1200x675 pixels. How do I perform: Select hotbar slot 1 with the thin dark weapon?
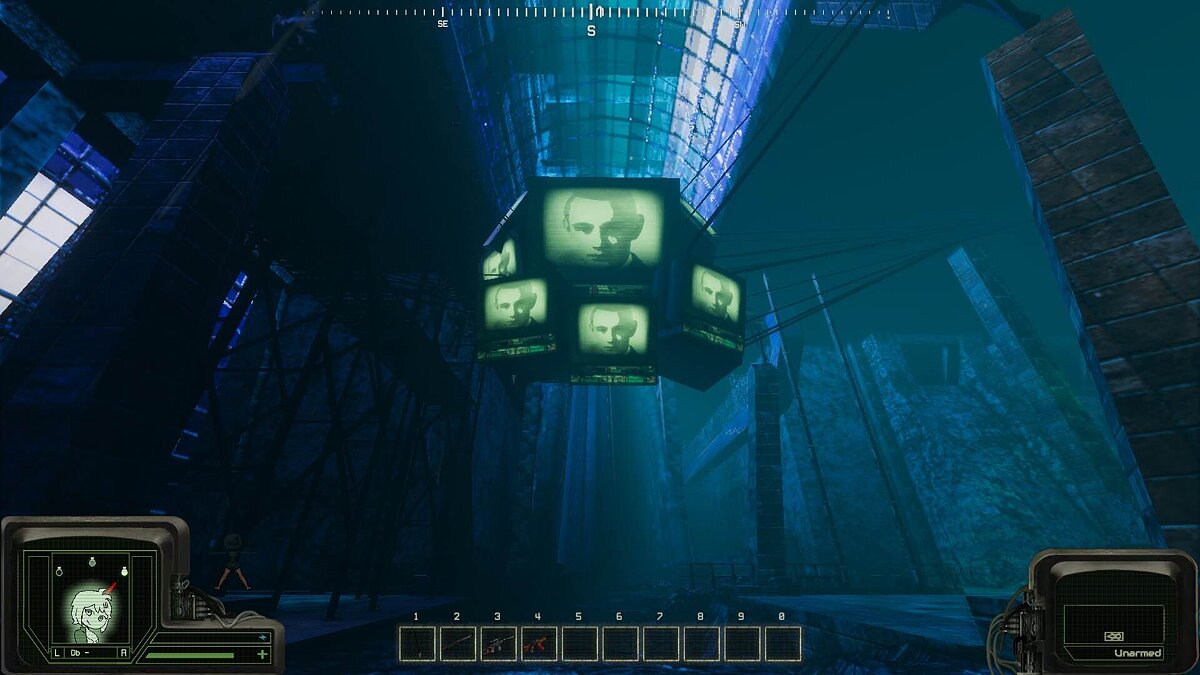(417, 643)
